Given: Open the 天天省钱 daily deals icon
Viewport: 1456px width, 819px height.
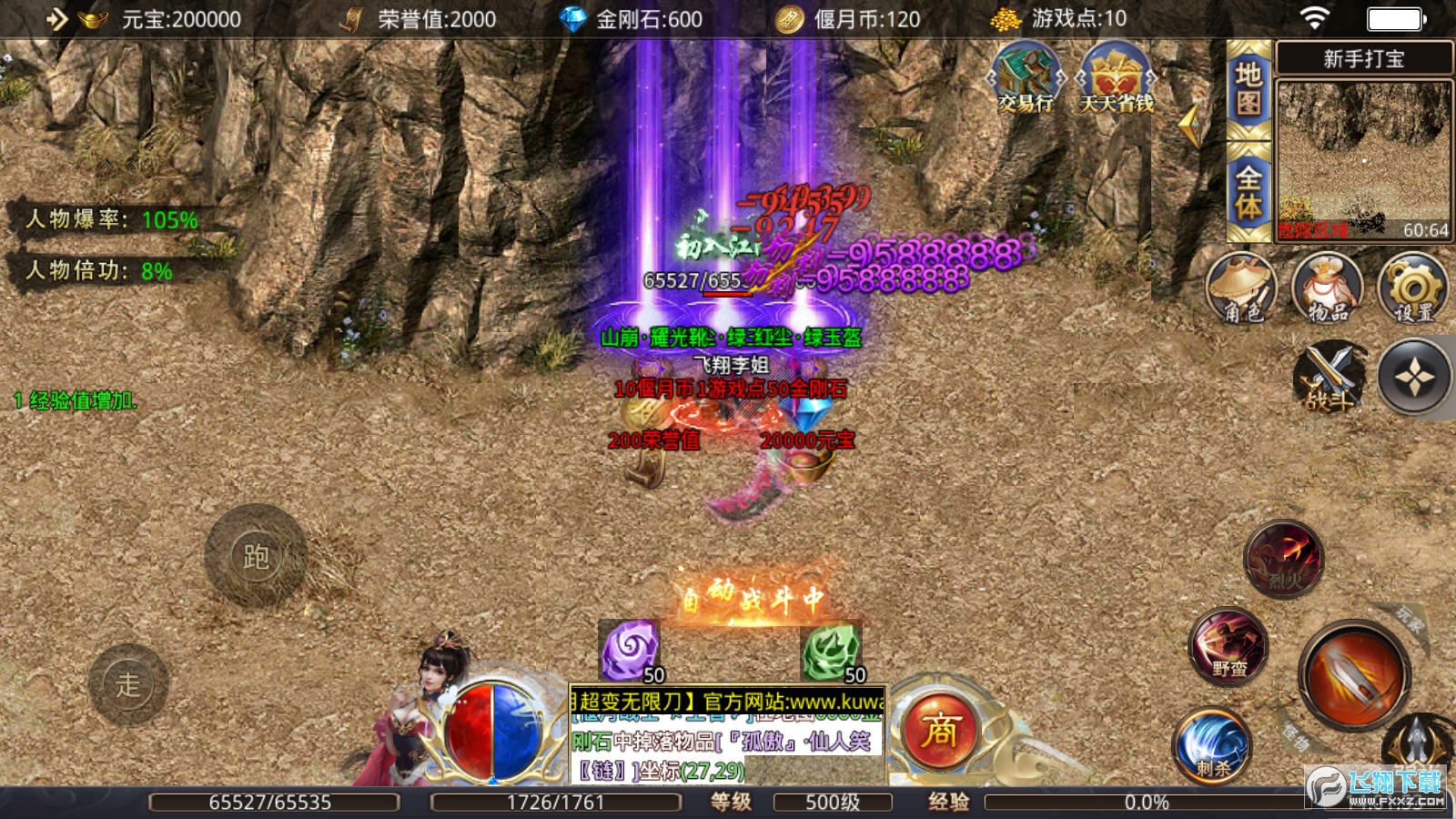Looking at the screenshot, I should pyautogui.click(x=1116, y=78).
